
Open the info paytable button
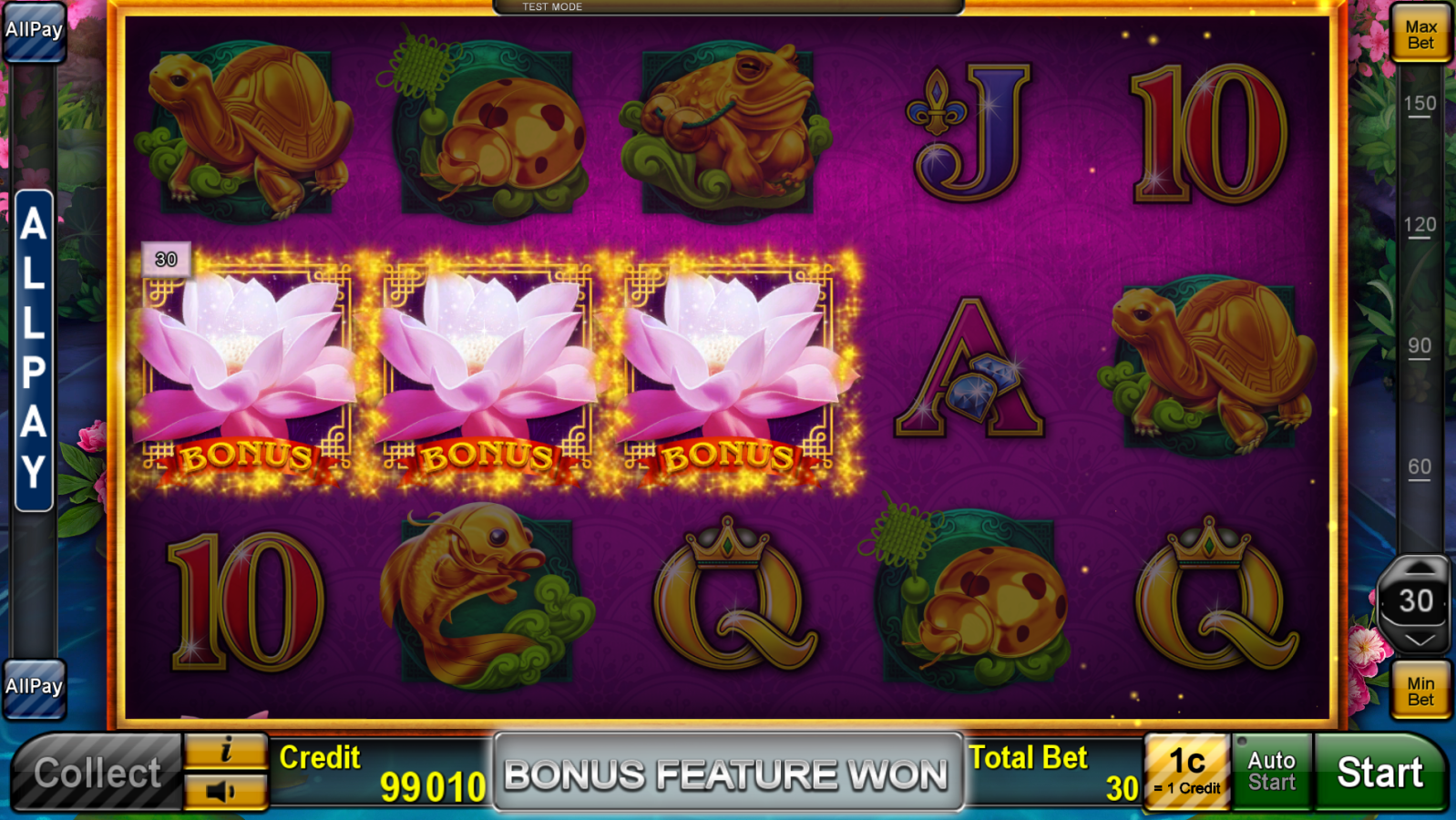226,751
